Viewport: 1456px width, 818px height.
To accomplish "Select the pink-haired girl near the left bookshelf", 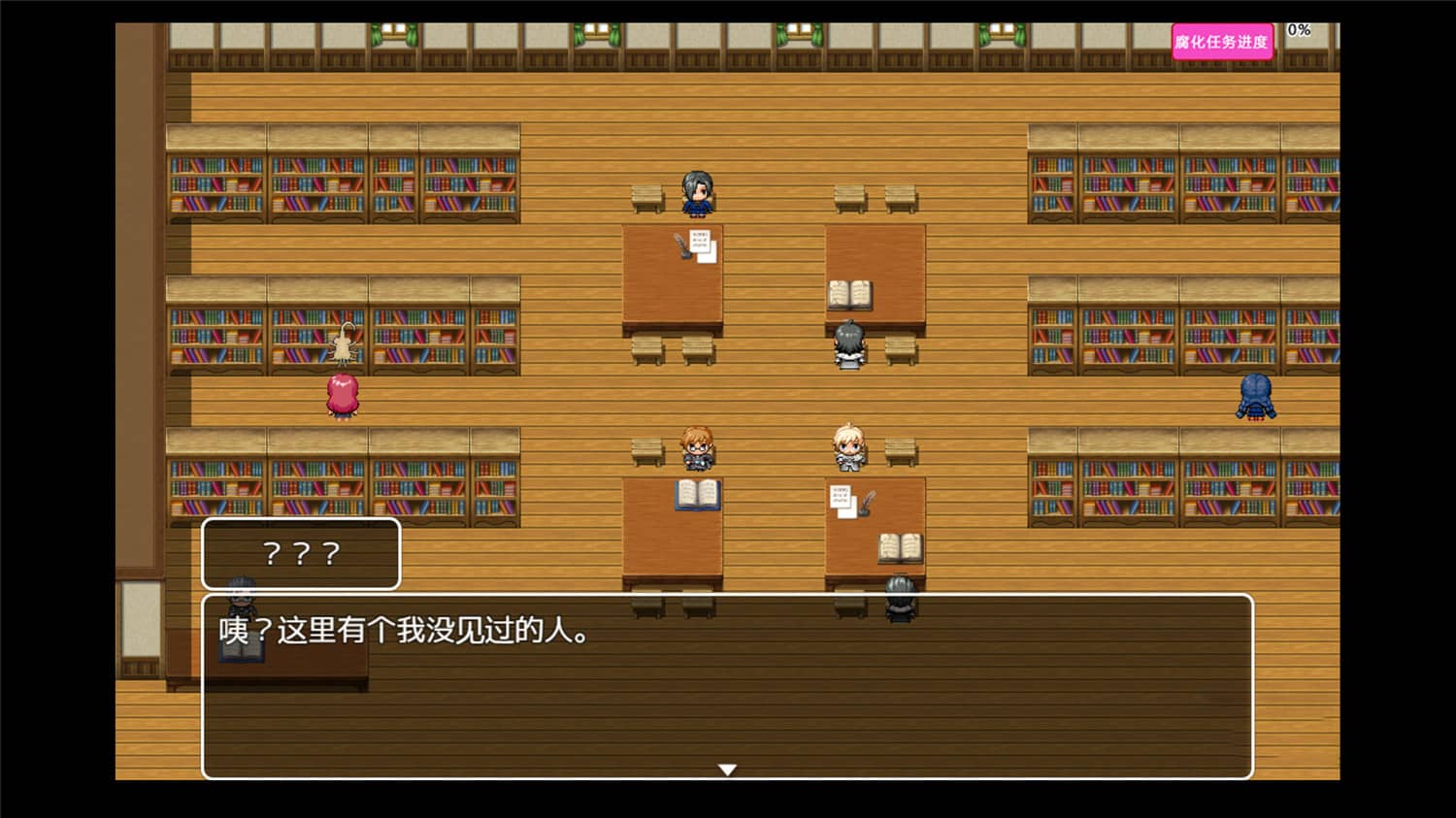I will pyautogui.click(x=343, y=396).
